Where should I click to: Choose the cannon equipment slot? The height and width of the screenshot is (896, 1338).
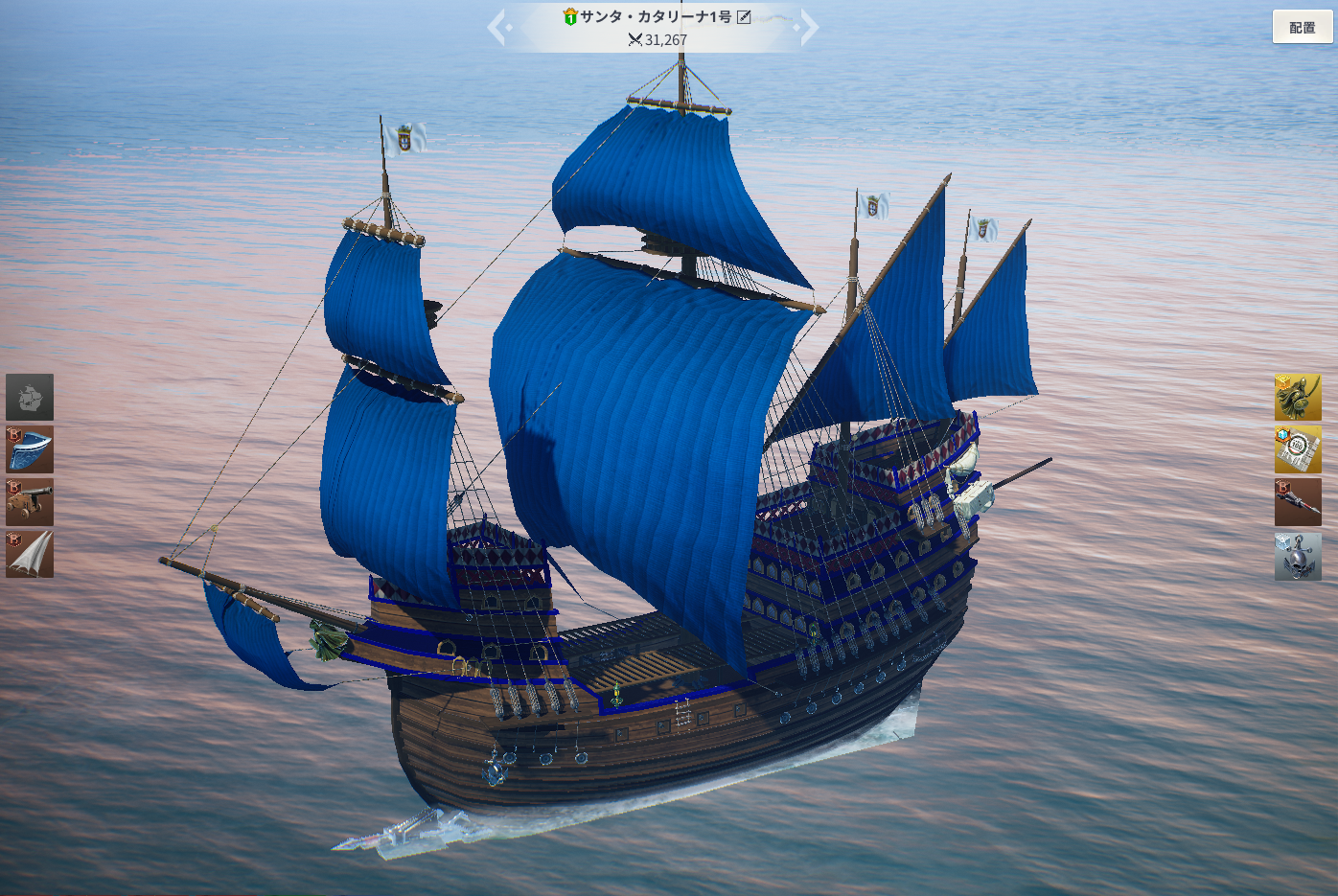click(x=30, y=502)
